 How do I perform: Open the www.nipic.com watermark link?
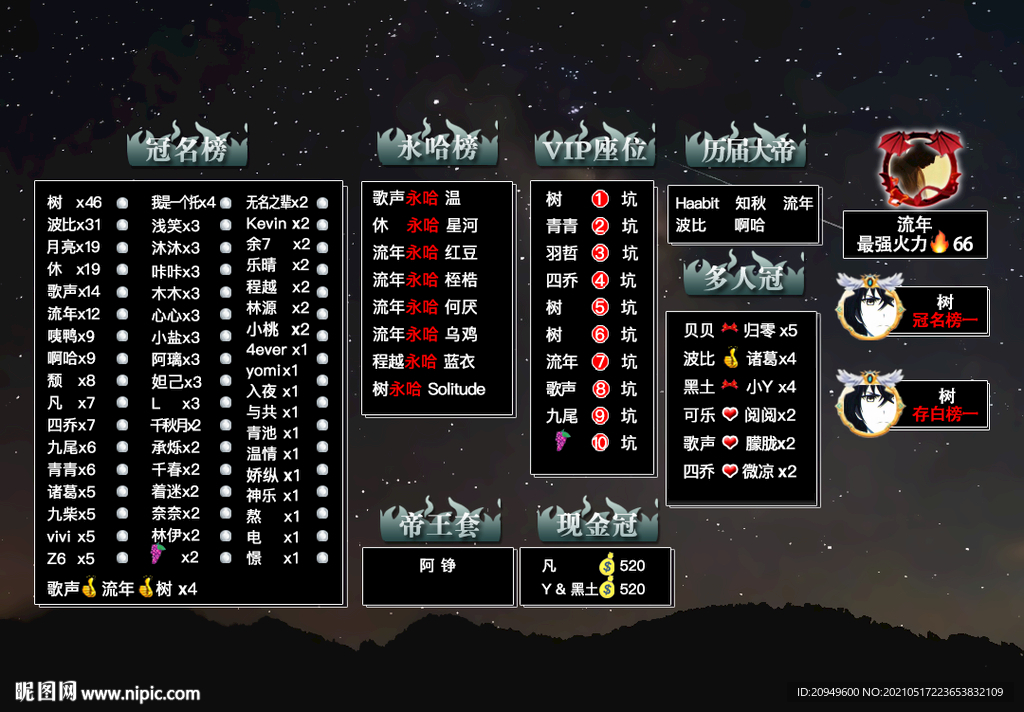coord(140,692)
